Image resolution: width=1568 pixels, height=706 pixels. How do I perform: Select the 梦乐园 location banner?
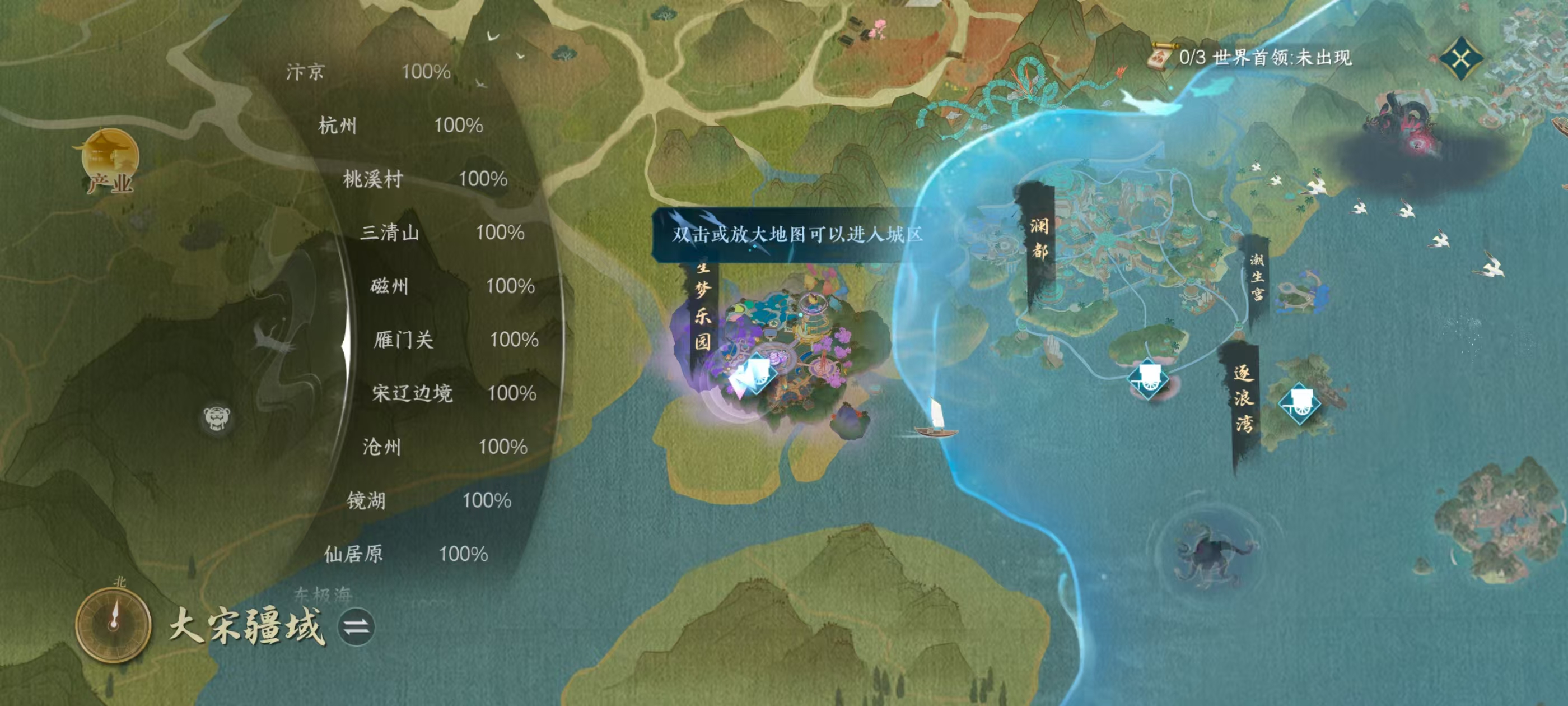(x=702, y=305)
